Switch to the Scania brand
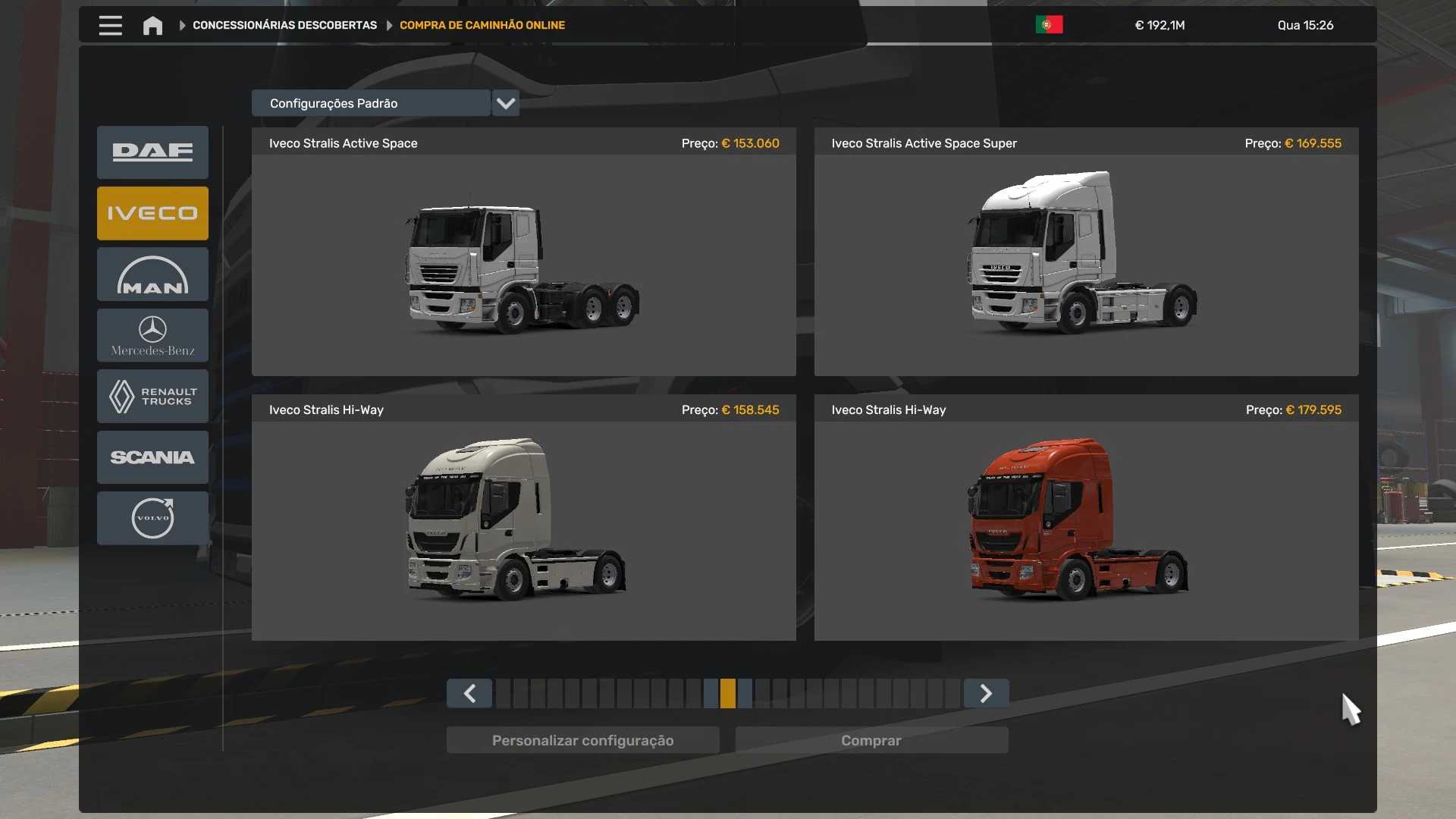Image resolution: width=1456 pixels, height=819 pixels. [152, 457]
